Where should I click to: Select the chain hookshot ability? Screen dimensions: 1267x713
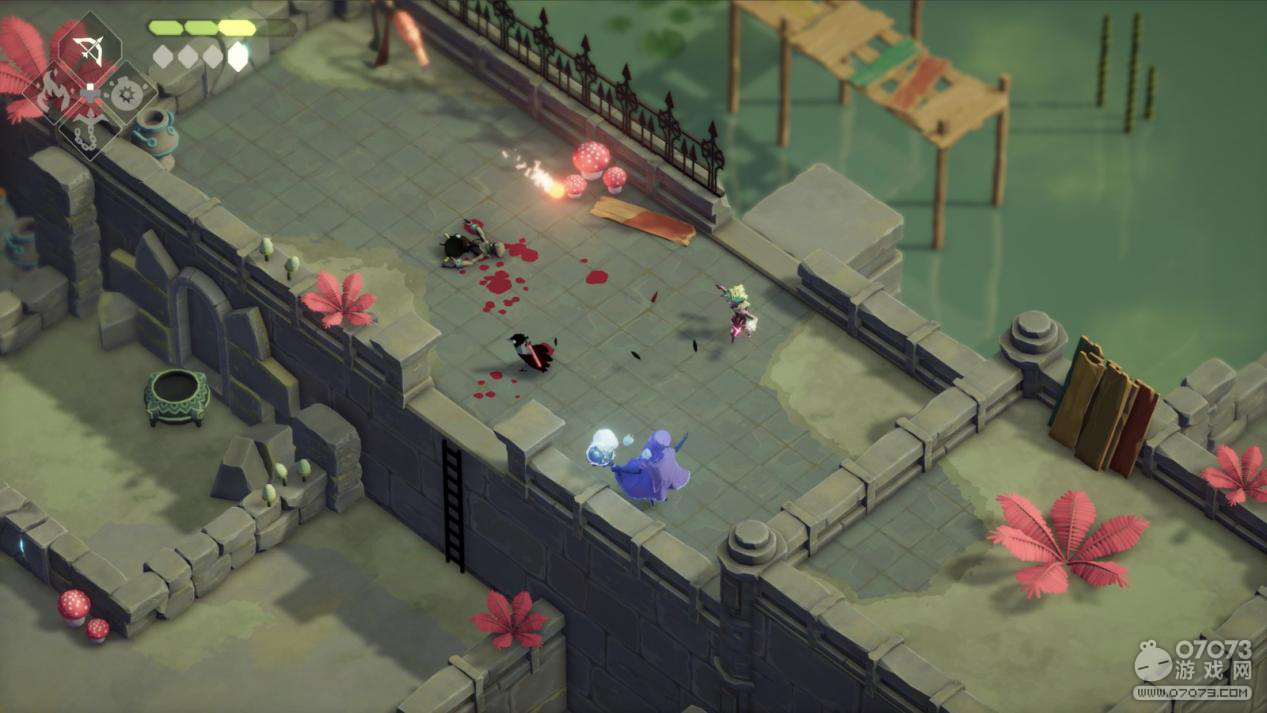pos(90,131)
